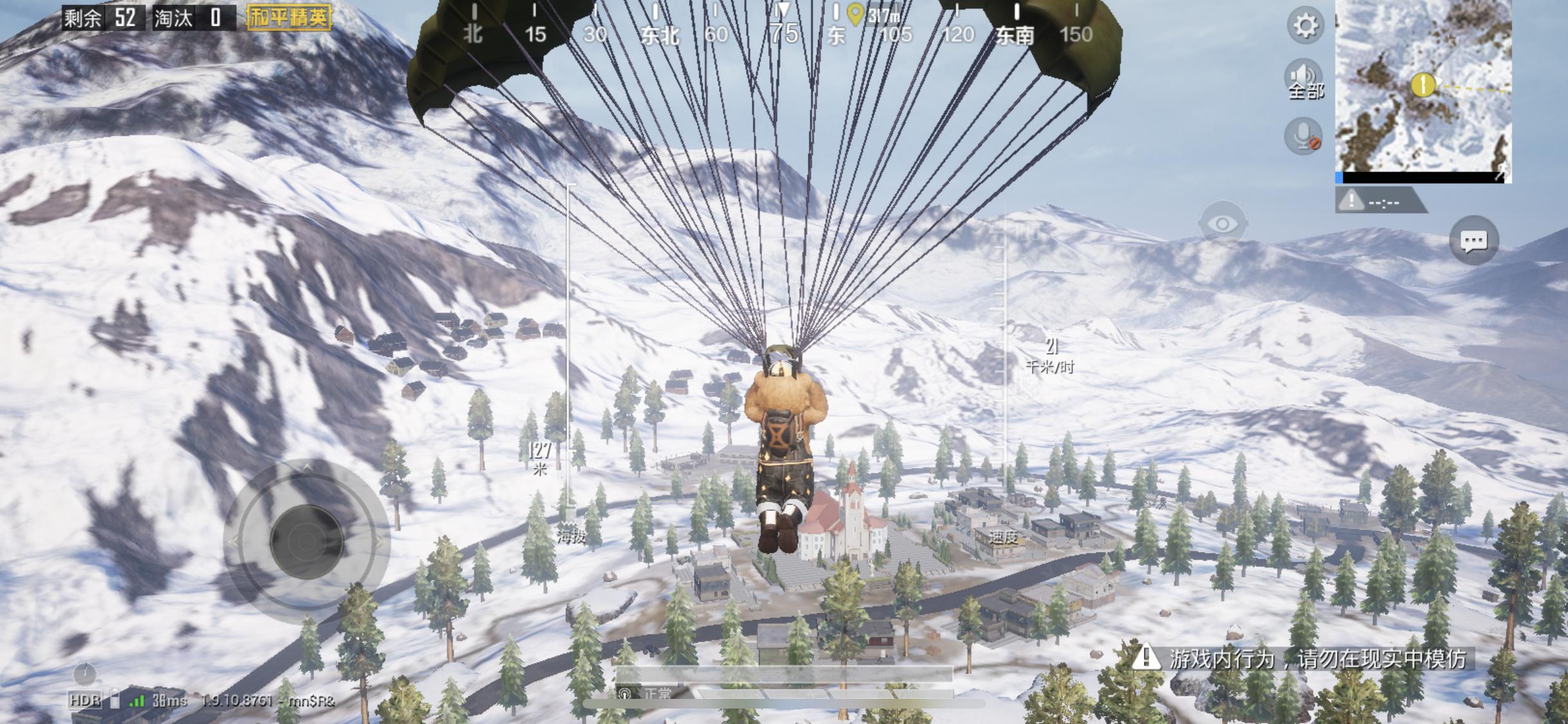
Task: Open the gear settings menu
Action: (1305, 26)
